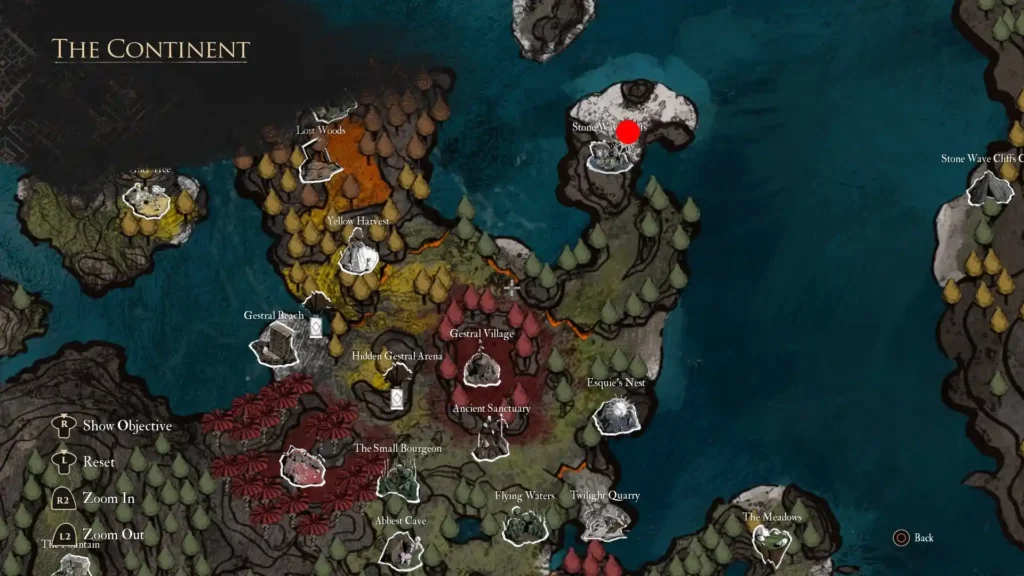This screenshot has width=1024, height=576.
Task: Choose the Abbest Cave location
Action: (401, 548)
